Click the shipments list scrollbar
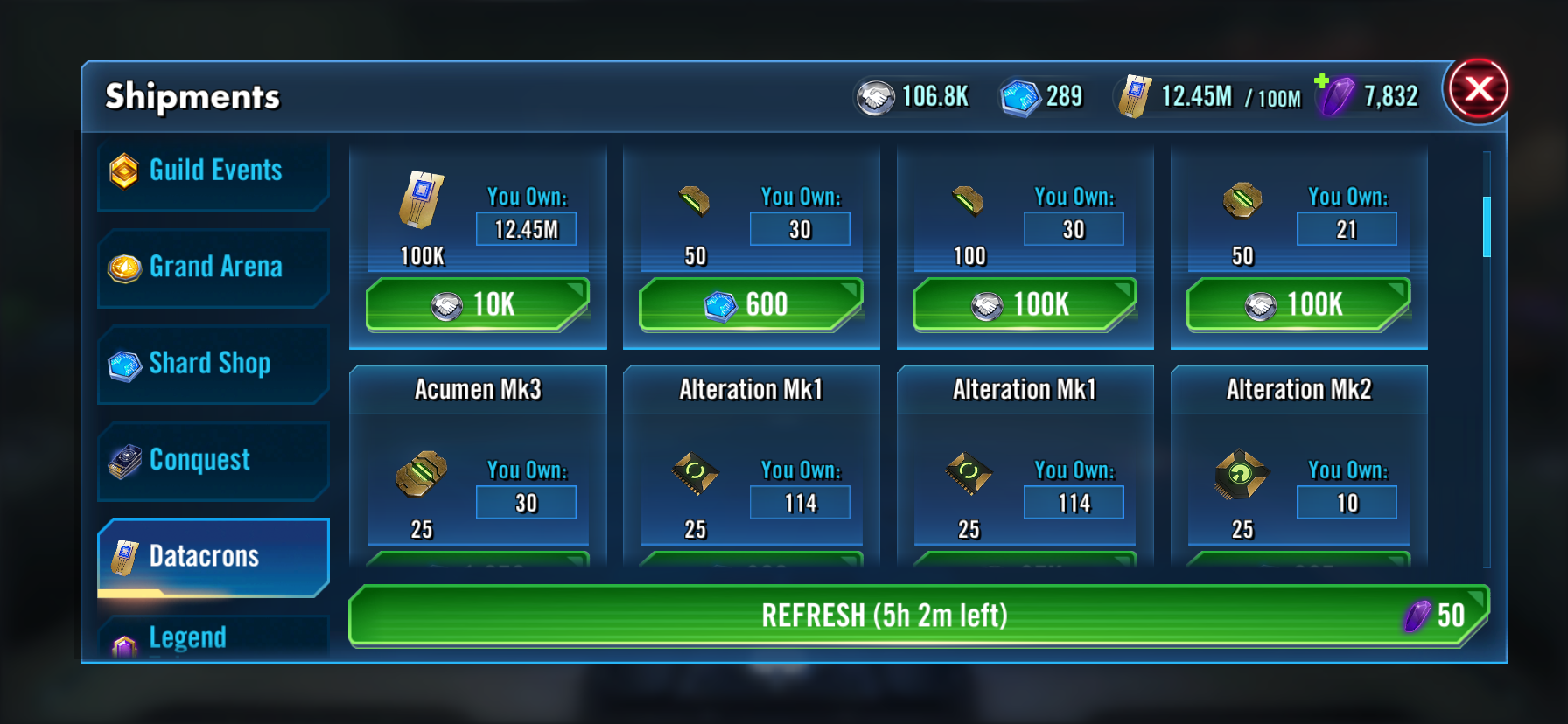 click(x=1487, y=227)
